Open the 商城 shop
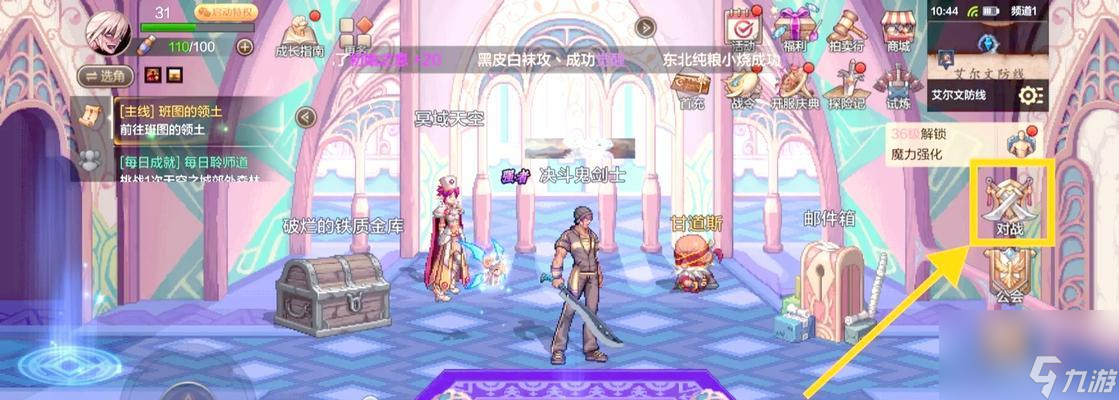This screenshot has width=1119, height=400. pos(898,28)
